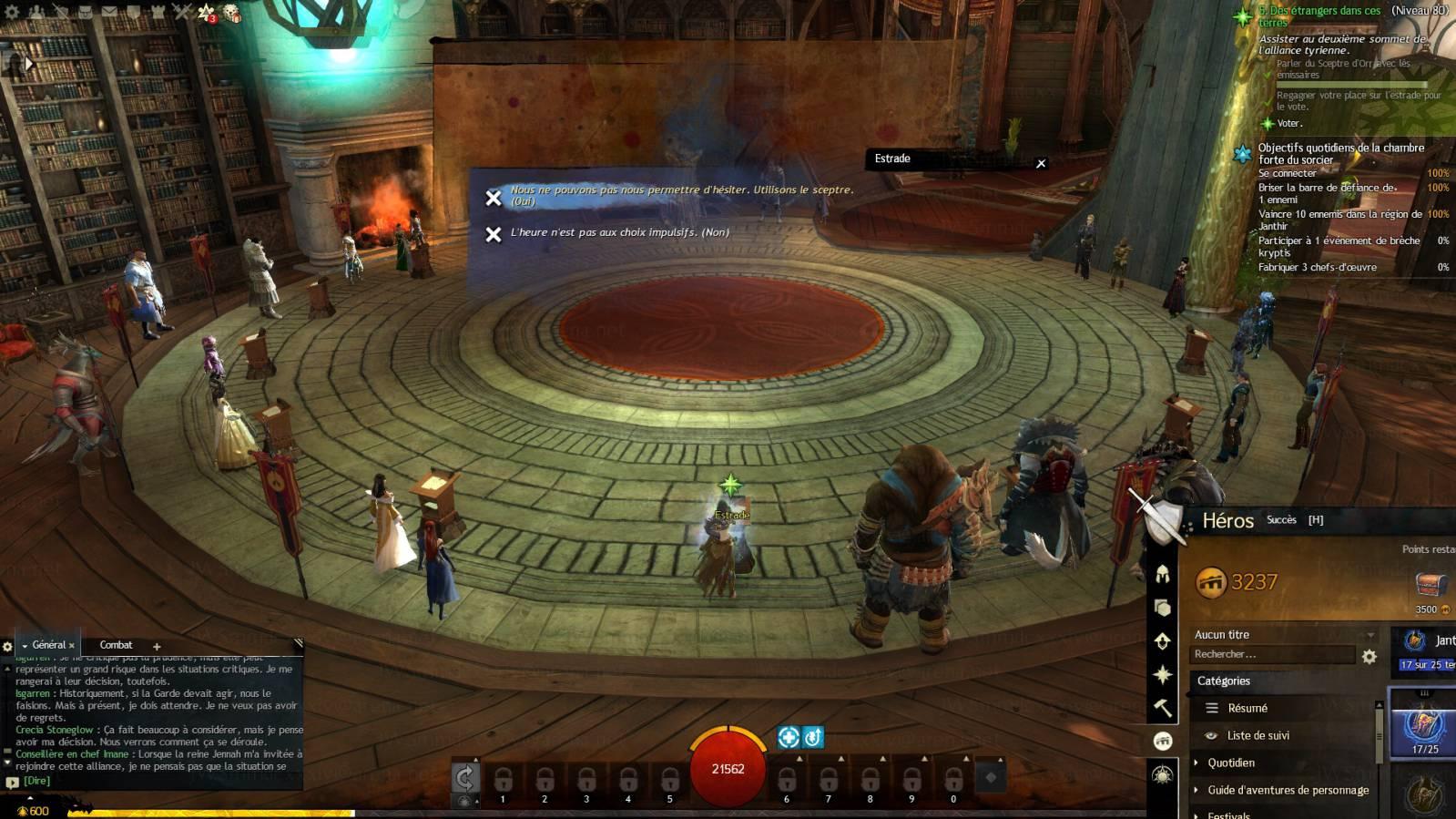Screen dimensions: 1456x819
Task: Select the Général chat tab
Action: (x=49, y=645)
